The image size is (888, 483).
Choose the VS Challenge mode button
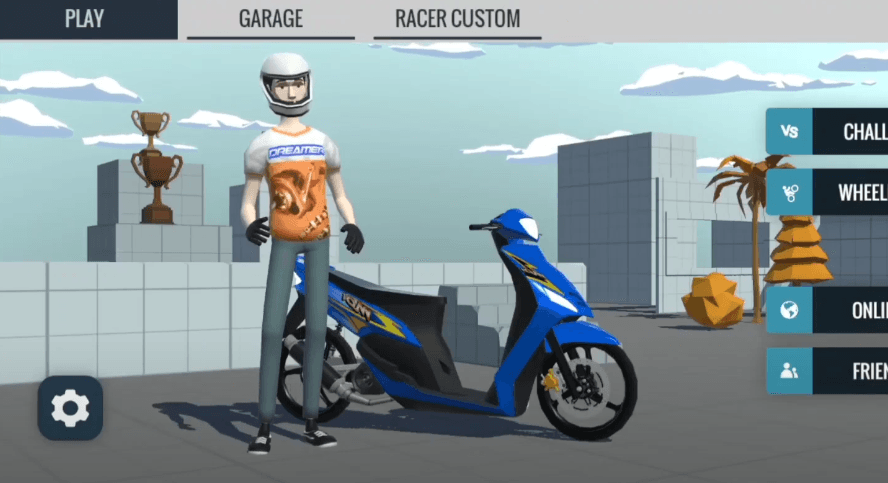click(x=828, y=132)
